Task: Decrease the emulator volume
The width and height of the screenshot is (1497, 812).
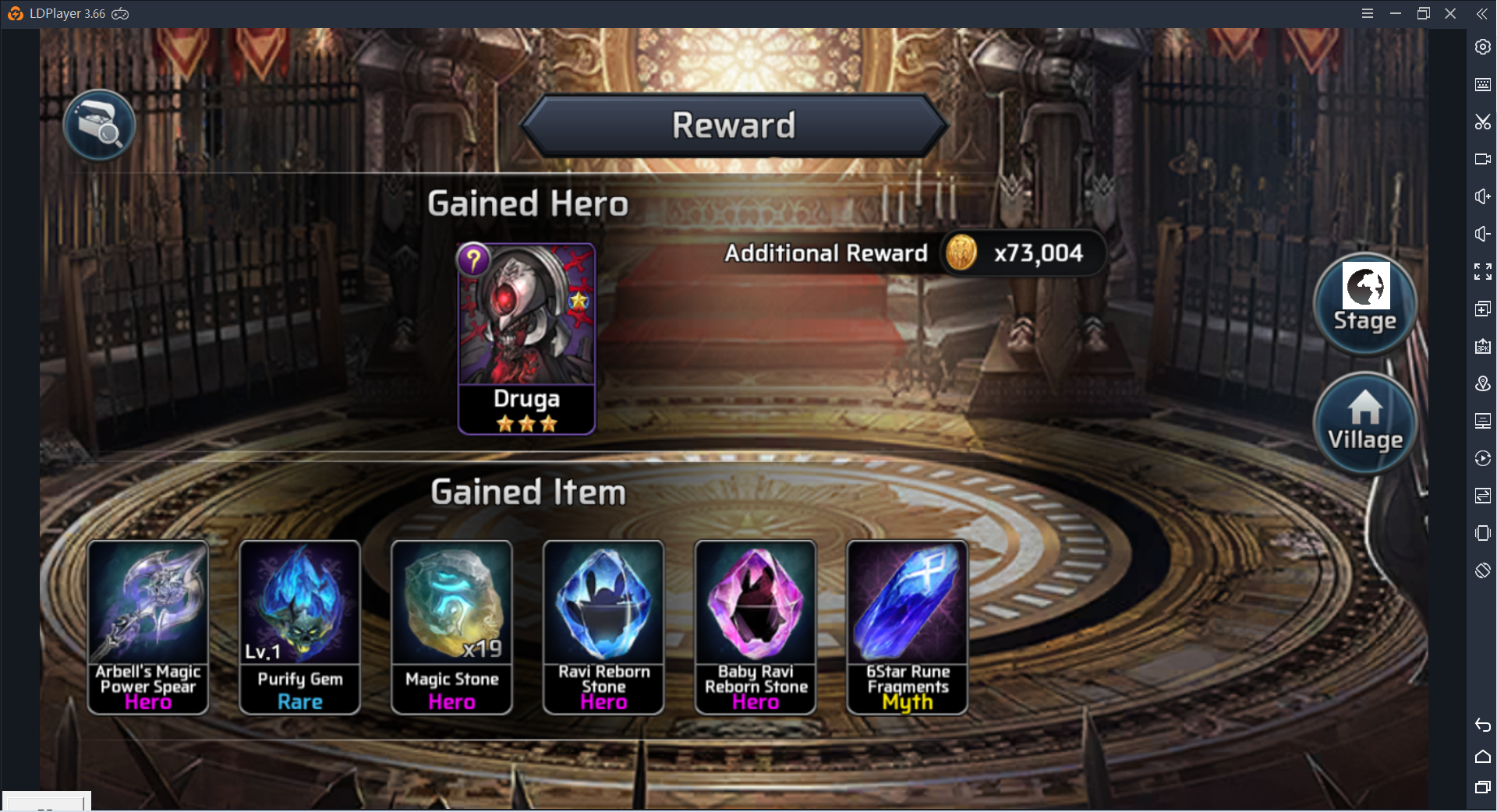Action: [1482, 234]
